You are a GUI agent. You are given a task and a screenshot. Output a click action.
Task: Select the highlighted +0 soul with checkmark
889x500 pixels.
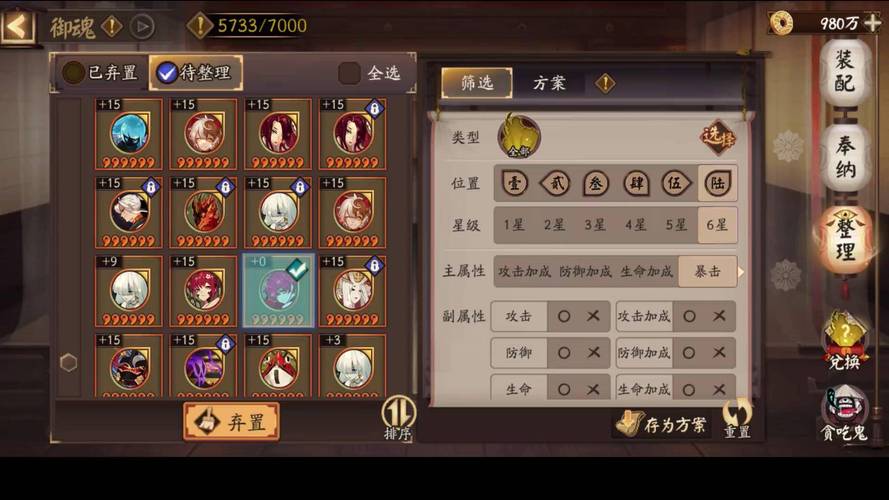279,291
